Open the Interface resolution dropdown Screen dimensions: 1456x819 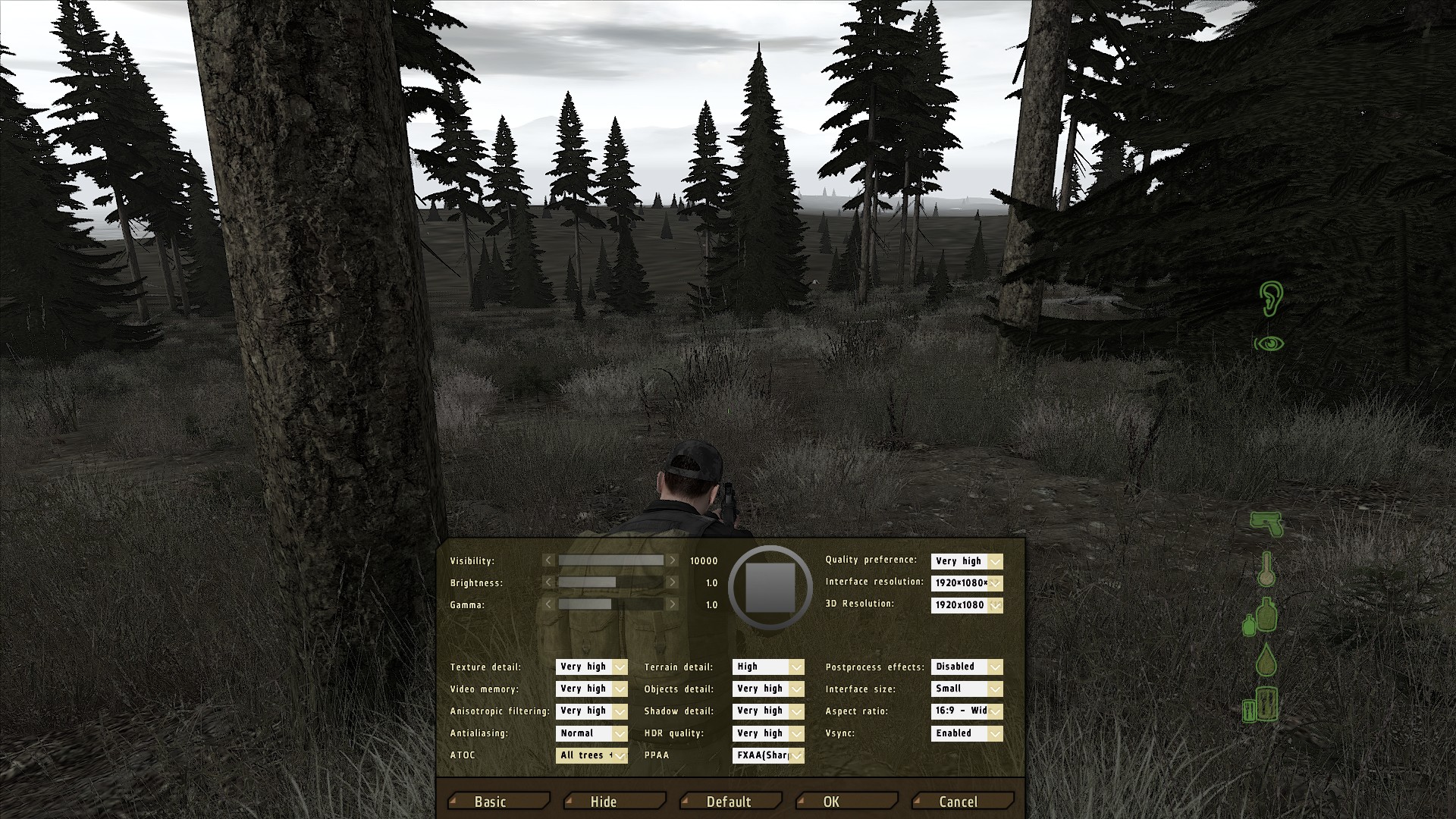pyautogui.click(x=967, y=583)
